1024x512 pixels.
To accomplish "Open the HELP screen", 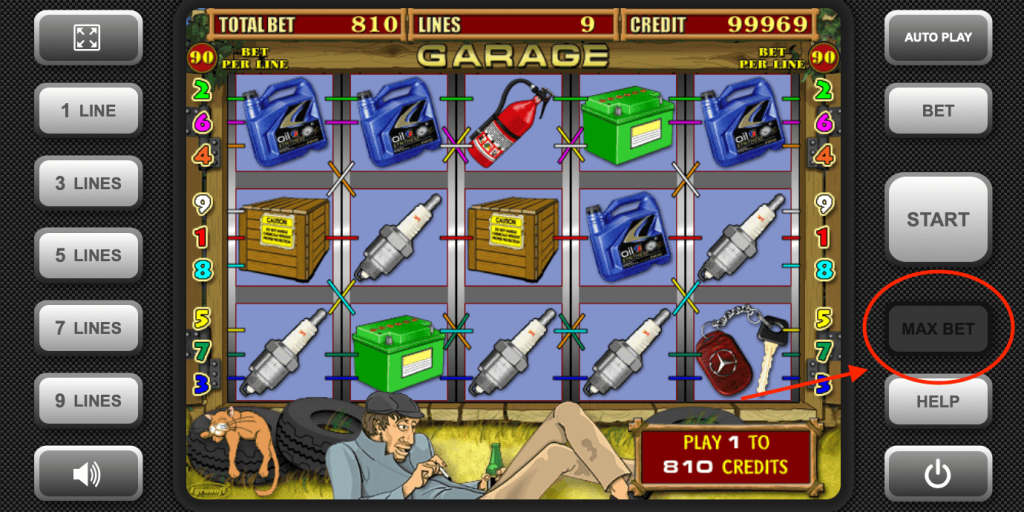I will point(937,401).
